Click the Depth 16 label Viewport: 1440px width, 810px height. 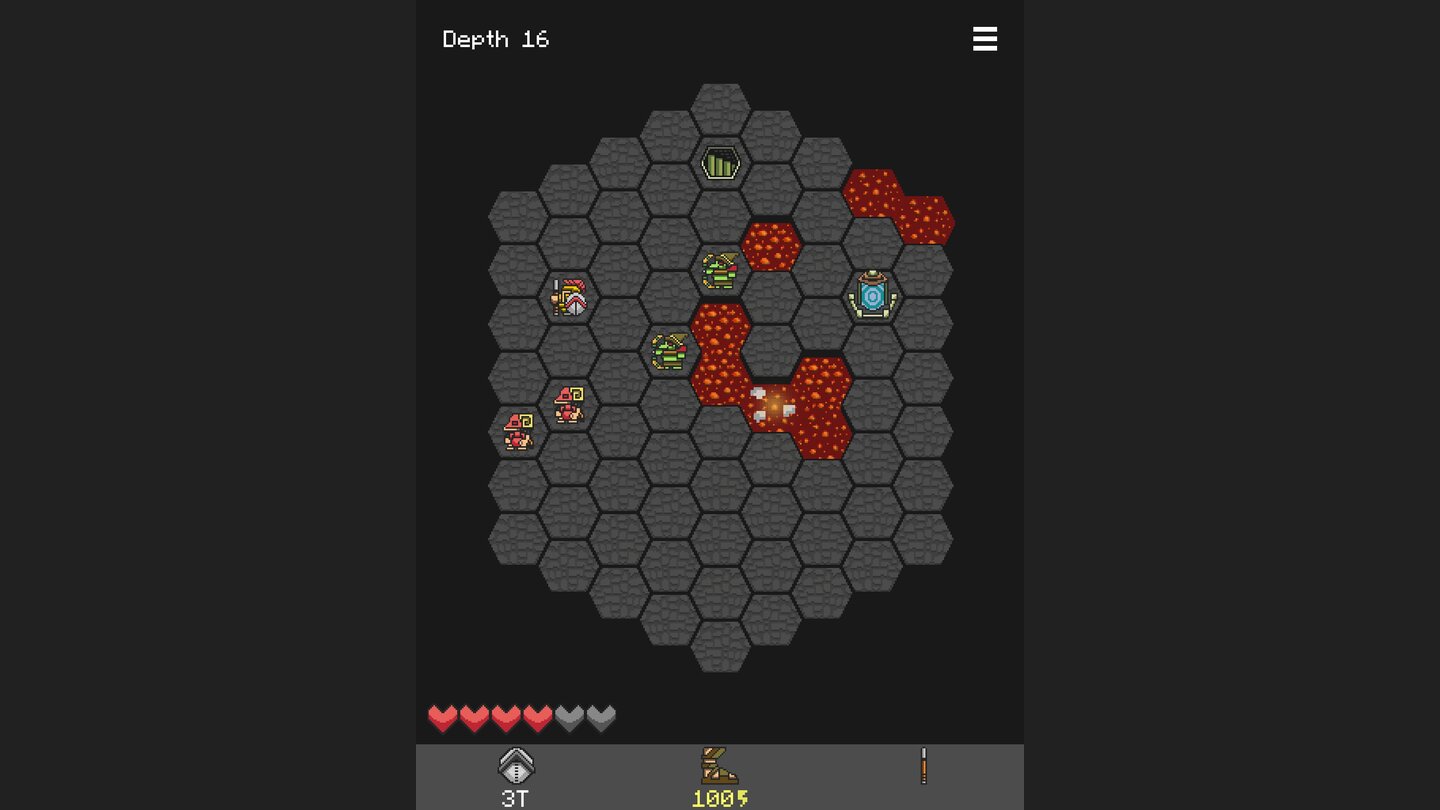(496, 39)
